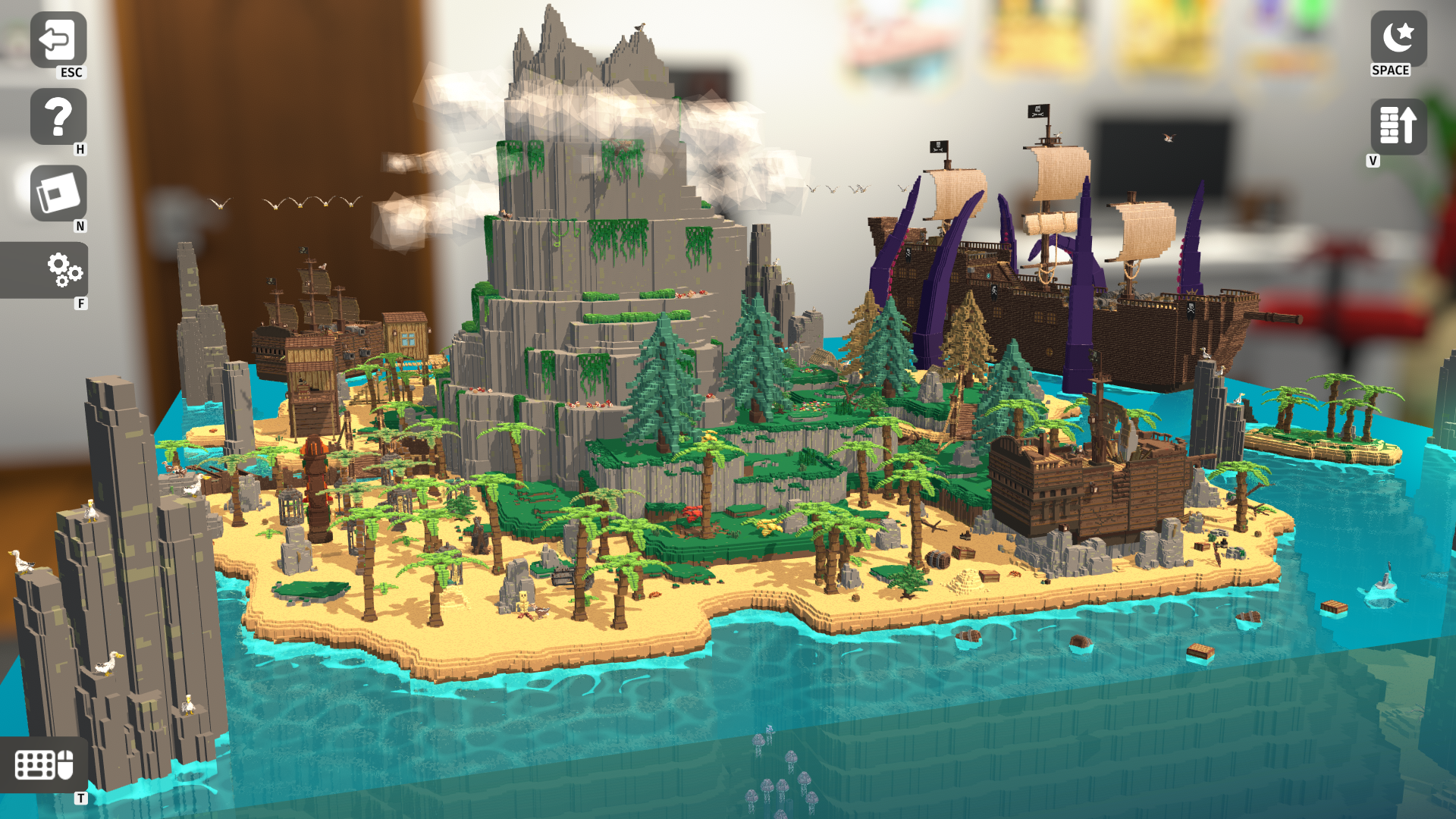Open the help panel via the question mark icon
The width and height of the screenshot is (1456, 819).
[x=57, y=118]
